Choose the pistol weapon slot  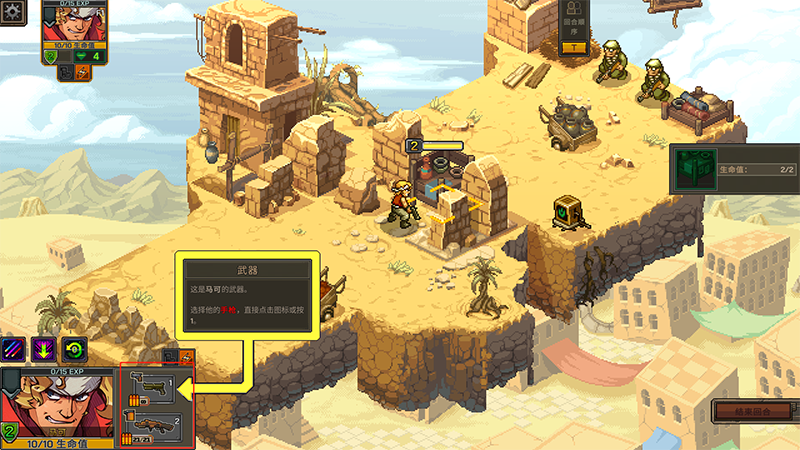click(x=157, y=389)
